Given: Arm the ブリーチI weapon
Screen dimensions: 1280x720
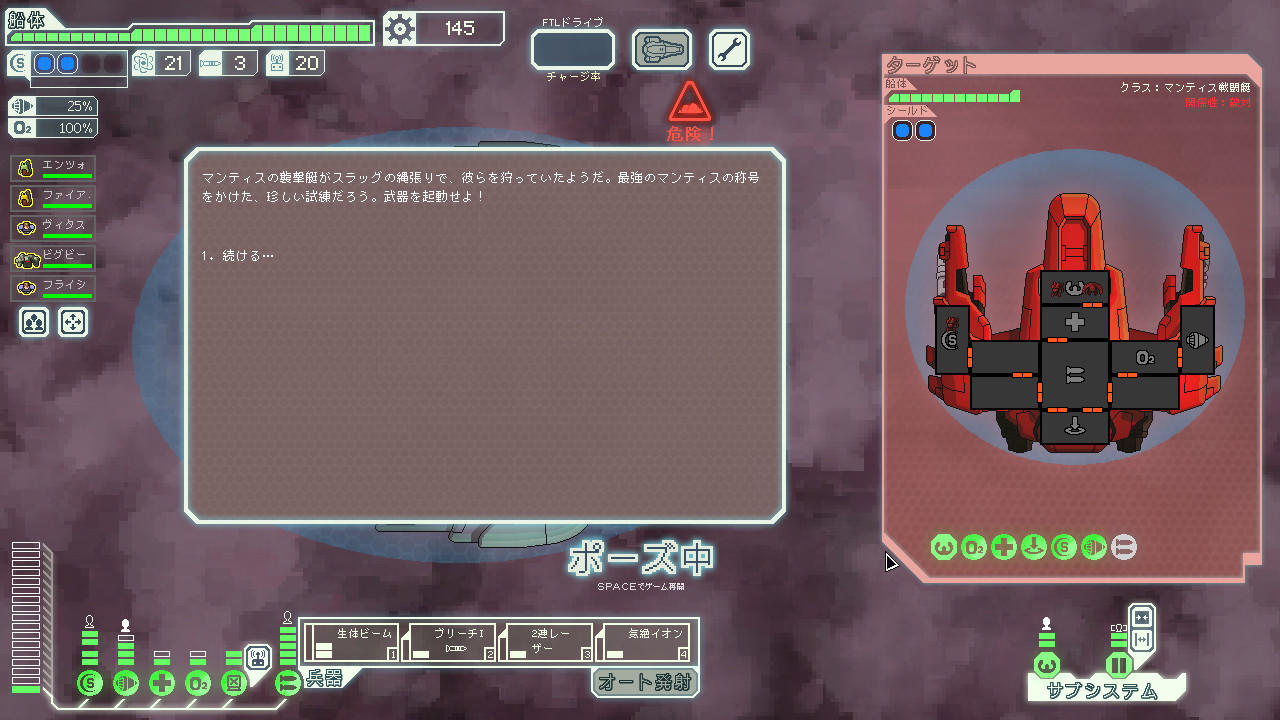Looking at the screenshot, I should click(x=450, y=641).
